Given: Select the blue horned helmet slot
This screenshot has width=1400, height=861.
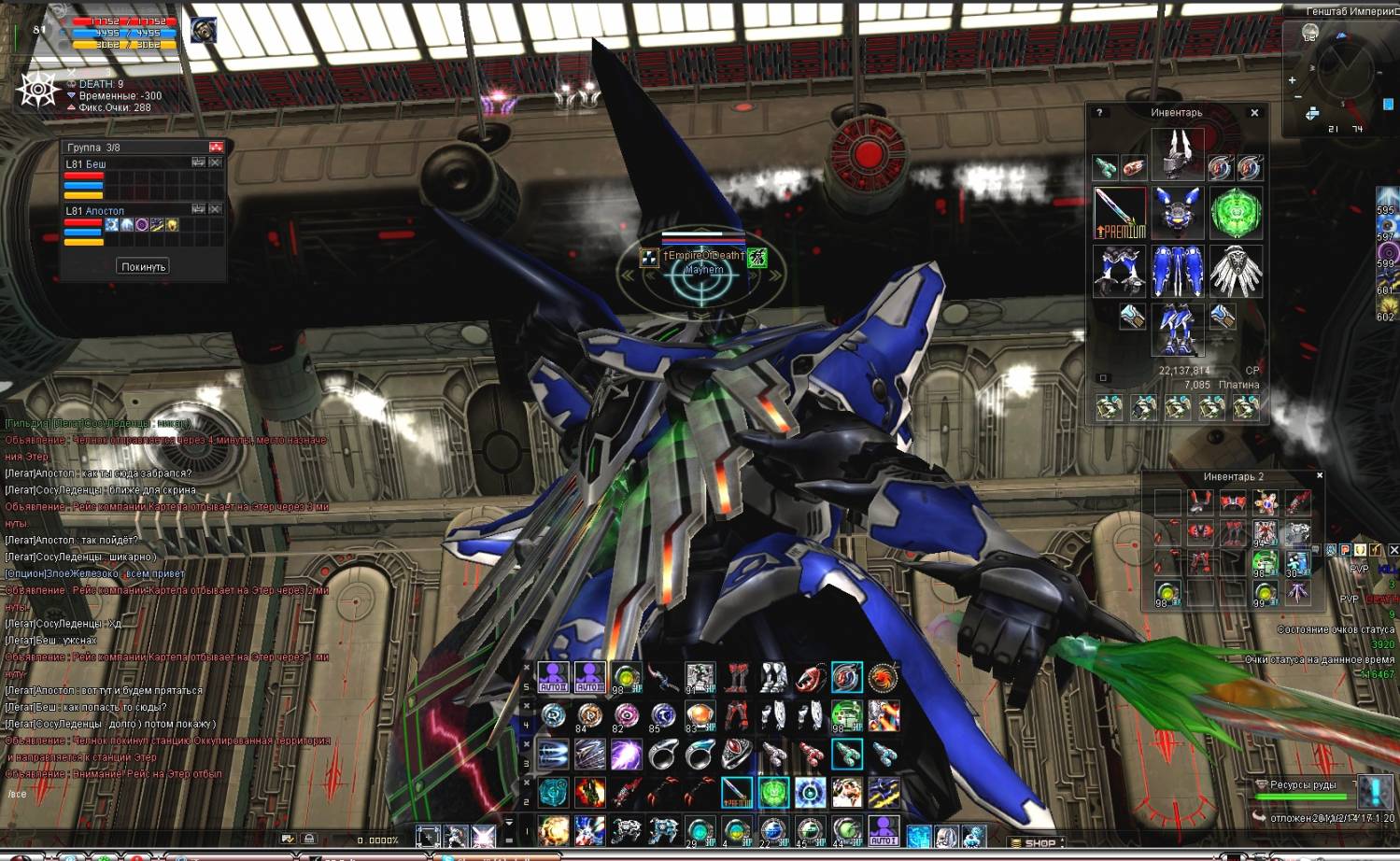Looking at the screenshot, I should pyautogui.click(x=1177, y=212).
